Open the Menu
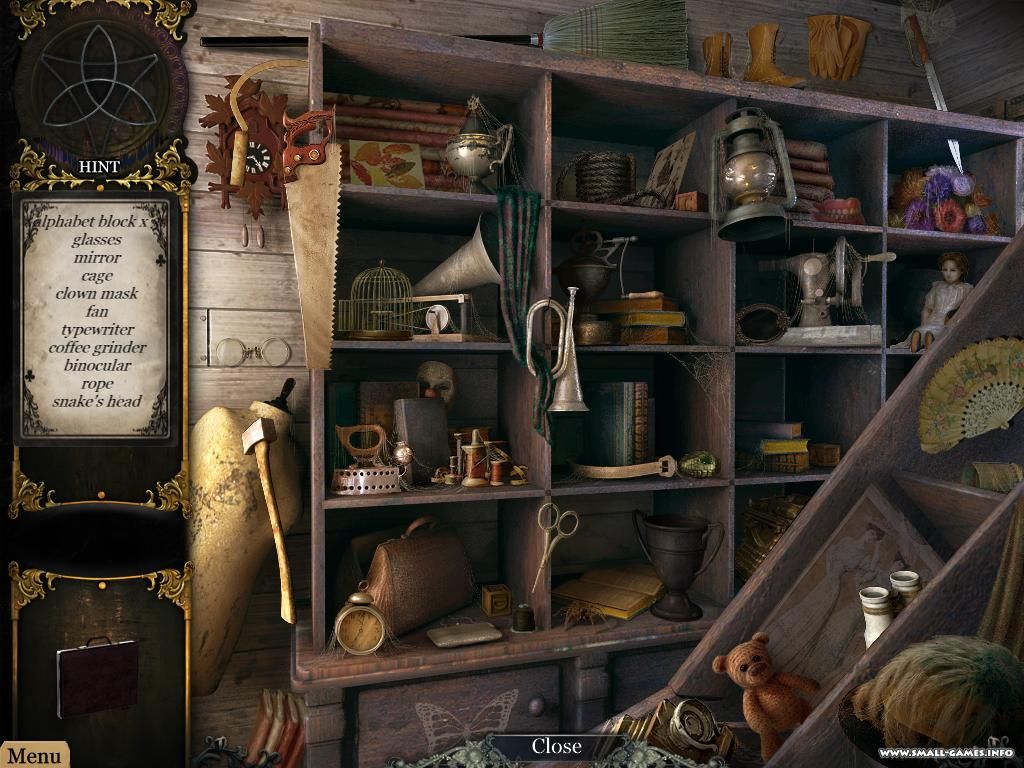 pos(34,756)
